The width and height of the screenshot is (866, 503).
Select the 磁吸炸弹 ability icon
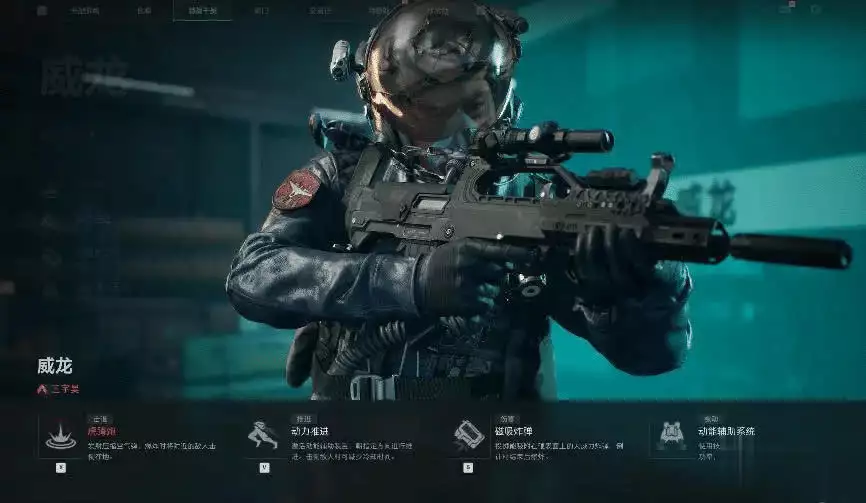point(468,436)
